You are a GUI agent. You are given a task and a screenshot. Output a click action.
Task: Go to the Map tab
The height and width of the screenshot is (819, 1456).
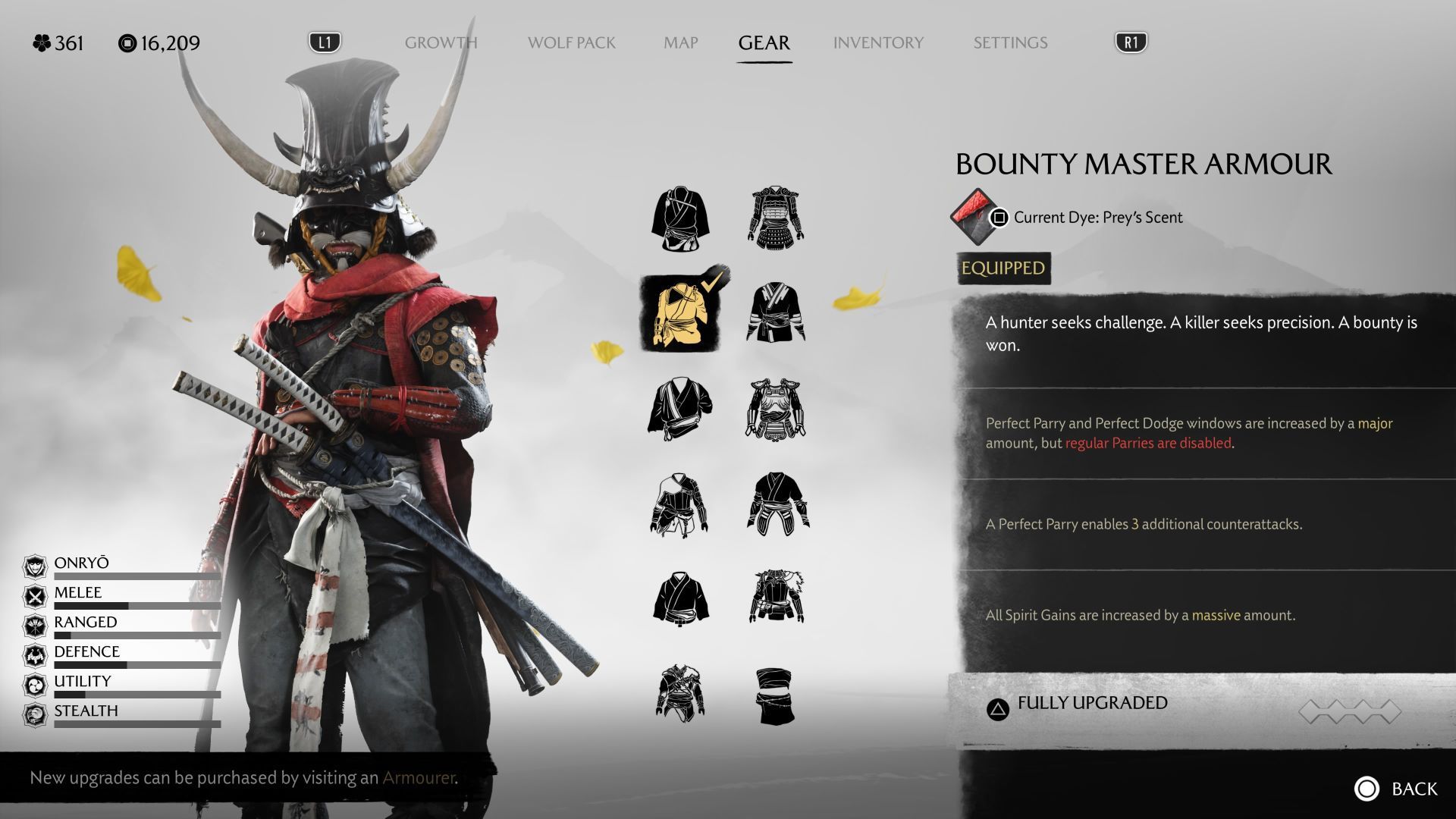click(680, 42)
